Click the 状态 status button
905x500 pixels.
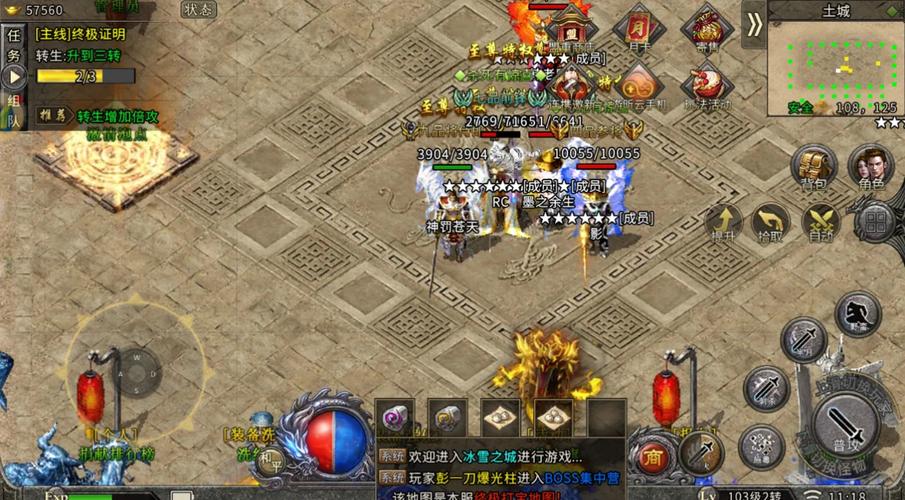199,10
